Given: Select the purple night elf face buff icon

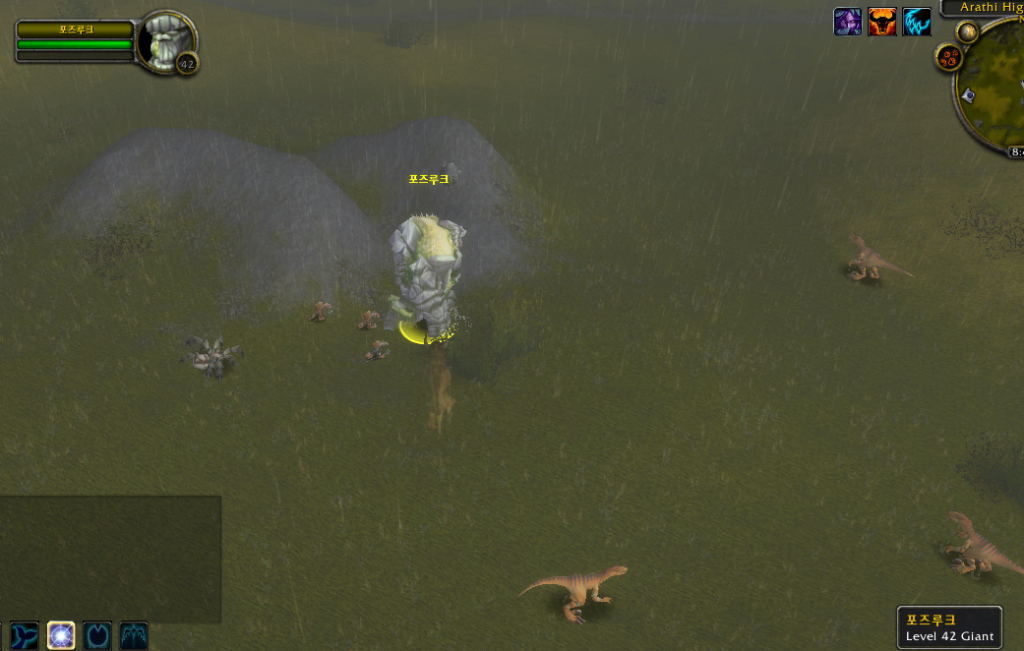Looking at the screenshot, I should pos(848,22).
